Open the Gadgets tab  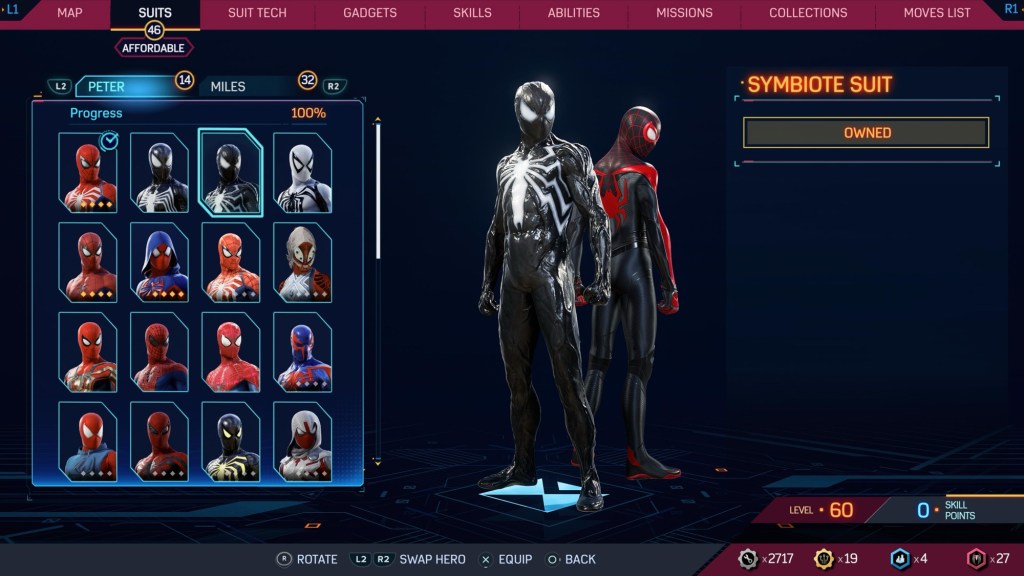click(x=370, y=13)
